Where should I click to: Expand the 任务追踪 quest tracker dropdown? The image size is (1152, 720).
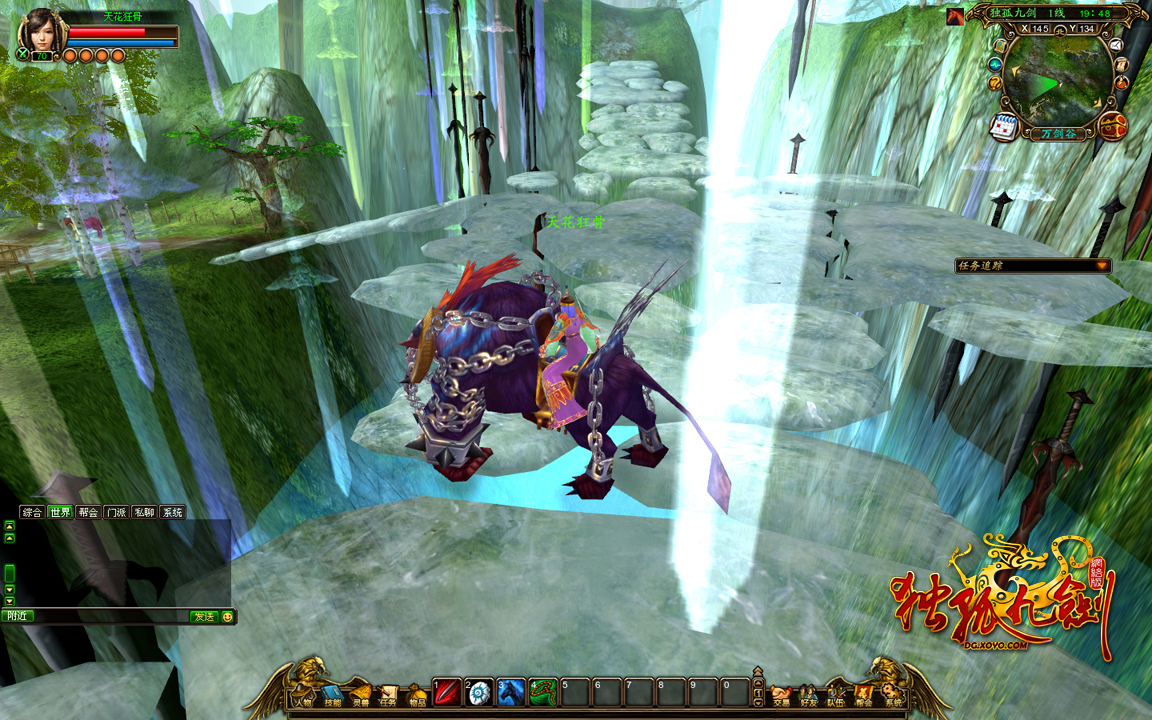pyautogui.click(x=1102, y=266)
